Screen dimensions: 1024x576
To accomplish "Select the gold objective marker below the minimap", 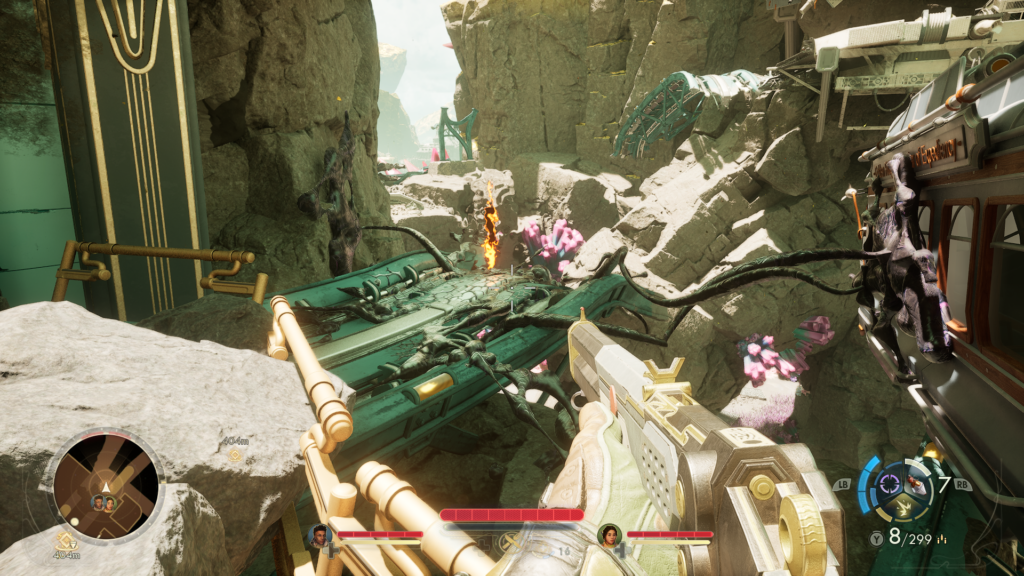I will click(x=65, y=539).
